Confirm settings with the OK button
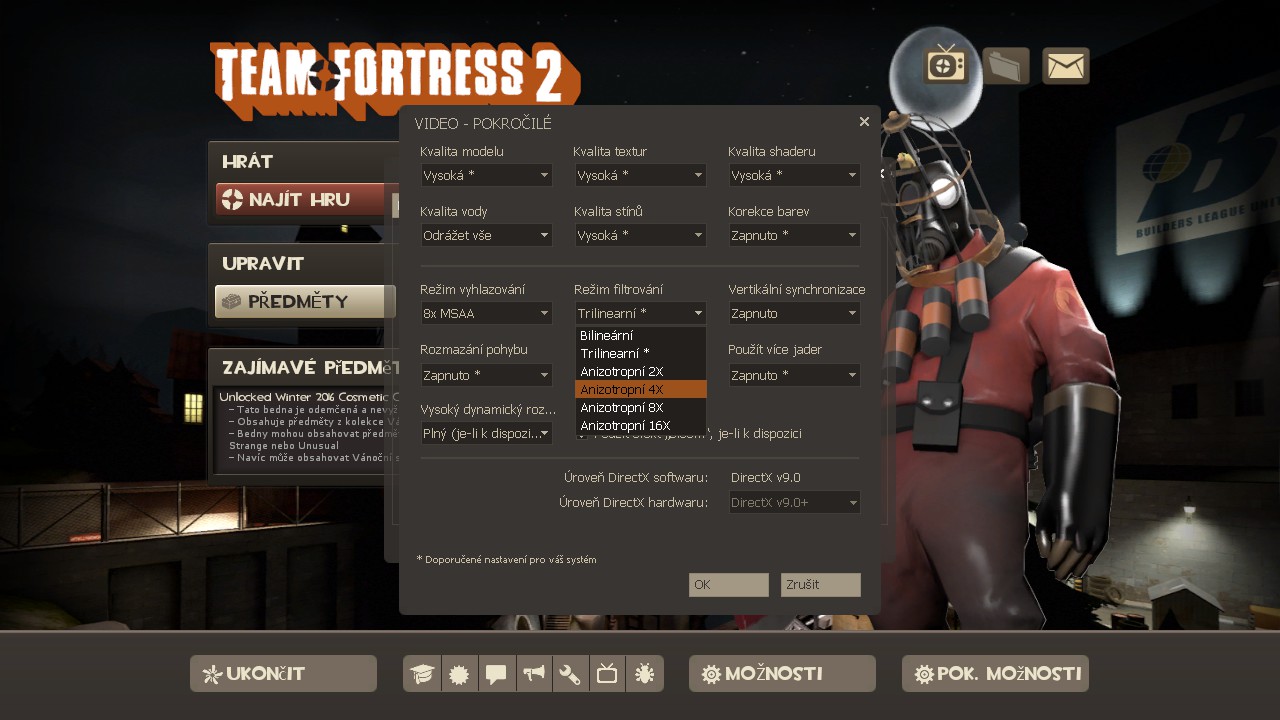This screenshot has width=1280, height=720. pyautogui.click(x=728, y=585)
